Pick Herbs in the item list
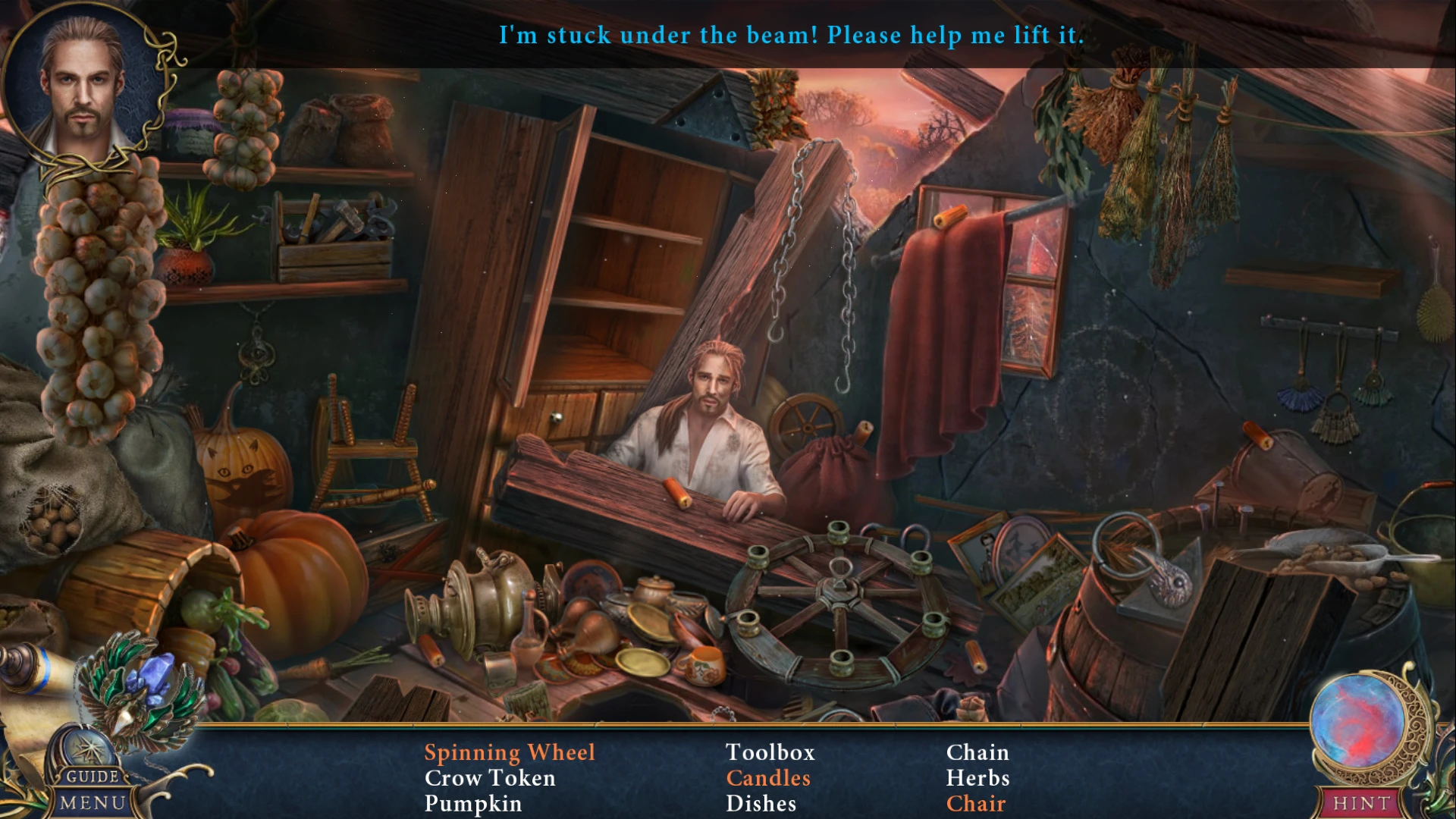 (x=977, y=778)
